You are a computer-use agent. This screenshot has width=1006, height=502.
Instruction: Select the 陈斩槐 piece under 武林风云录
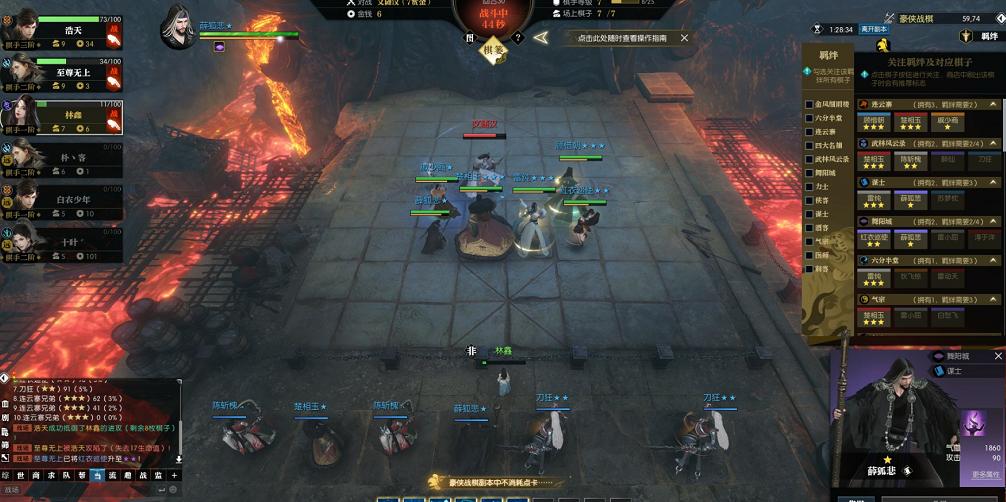(910, 162)
